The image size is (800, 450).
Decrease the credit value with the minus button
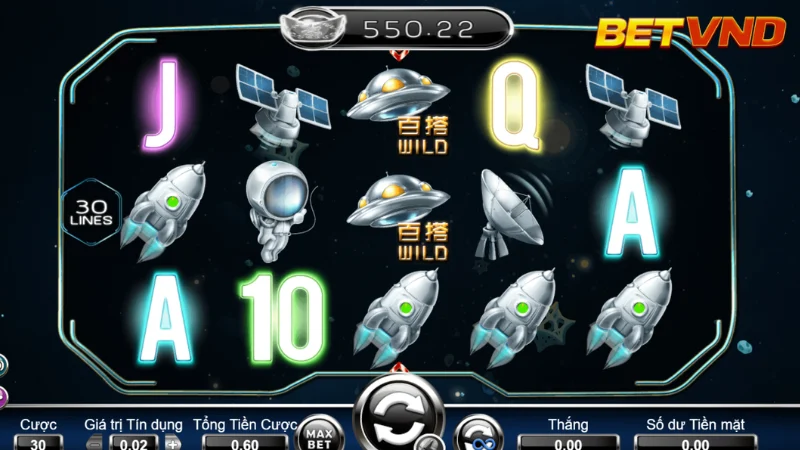click(94, 443)
